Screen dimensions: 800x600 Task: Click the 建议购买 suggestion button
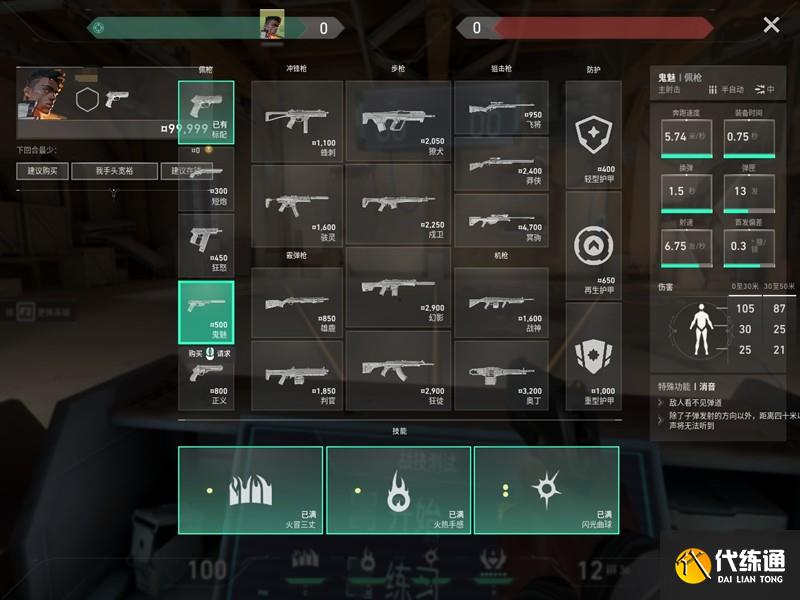43,171
